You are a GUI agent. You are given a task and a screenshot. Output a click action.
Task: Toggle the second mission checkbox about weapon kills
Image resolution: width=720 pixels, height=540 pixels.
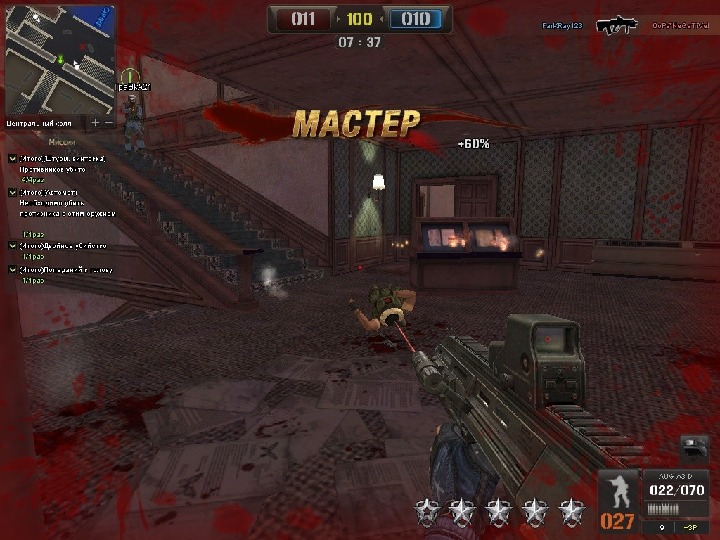(x=12, y=192)
